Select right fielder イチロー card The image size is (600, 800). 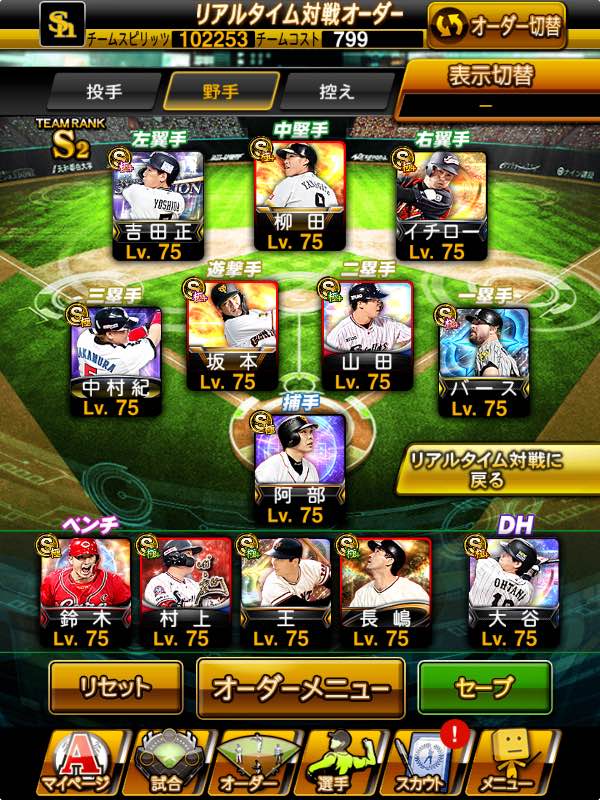click(x=440, y=206)
